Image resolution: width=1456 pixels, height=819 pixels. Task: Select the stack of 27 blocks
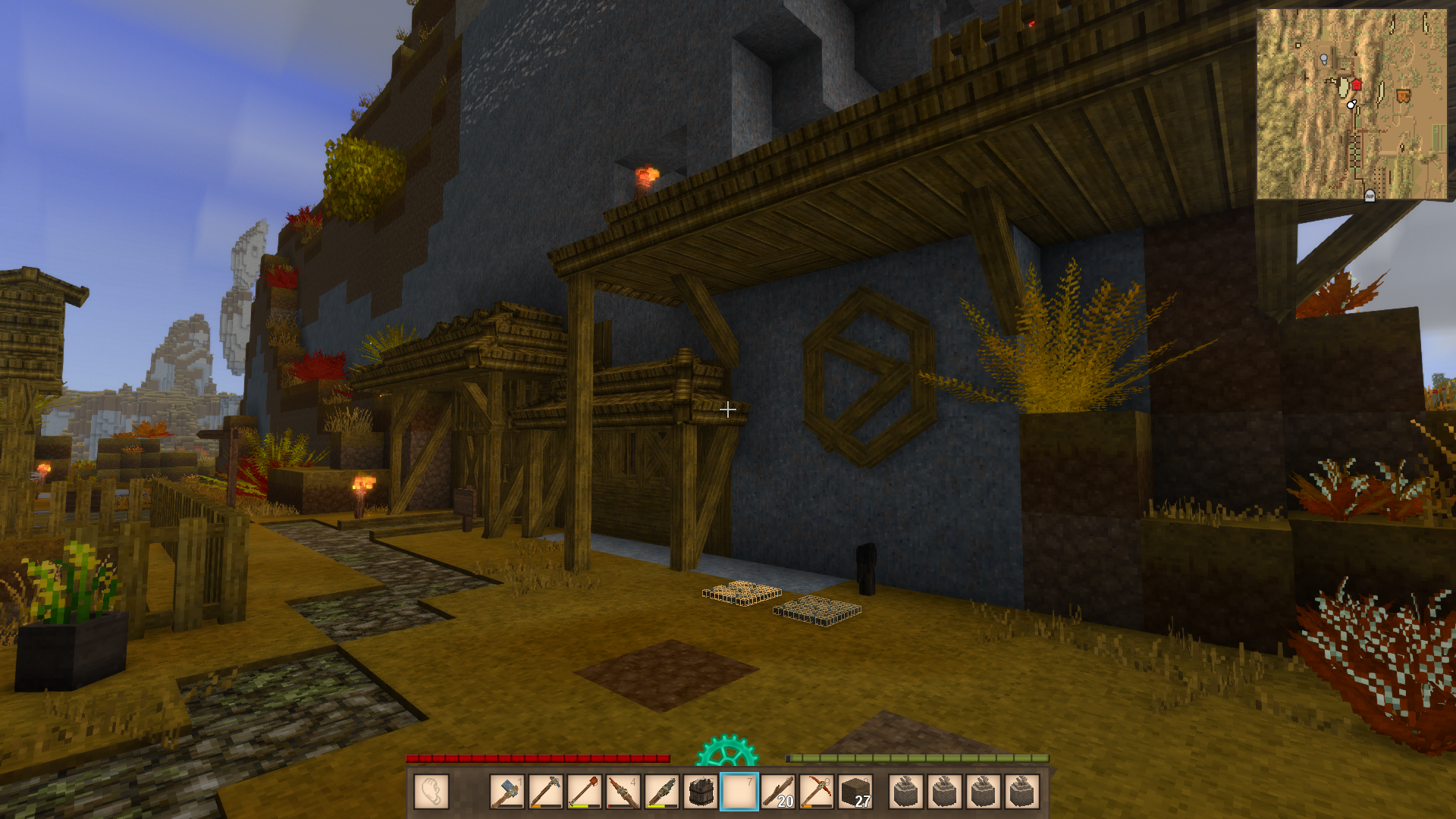click(855, 792)
